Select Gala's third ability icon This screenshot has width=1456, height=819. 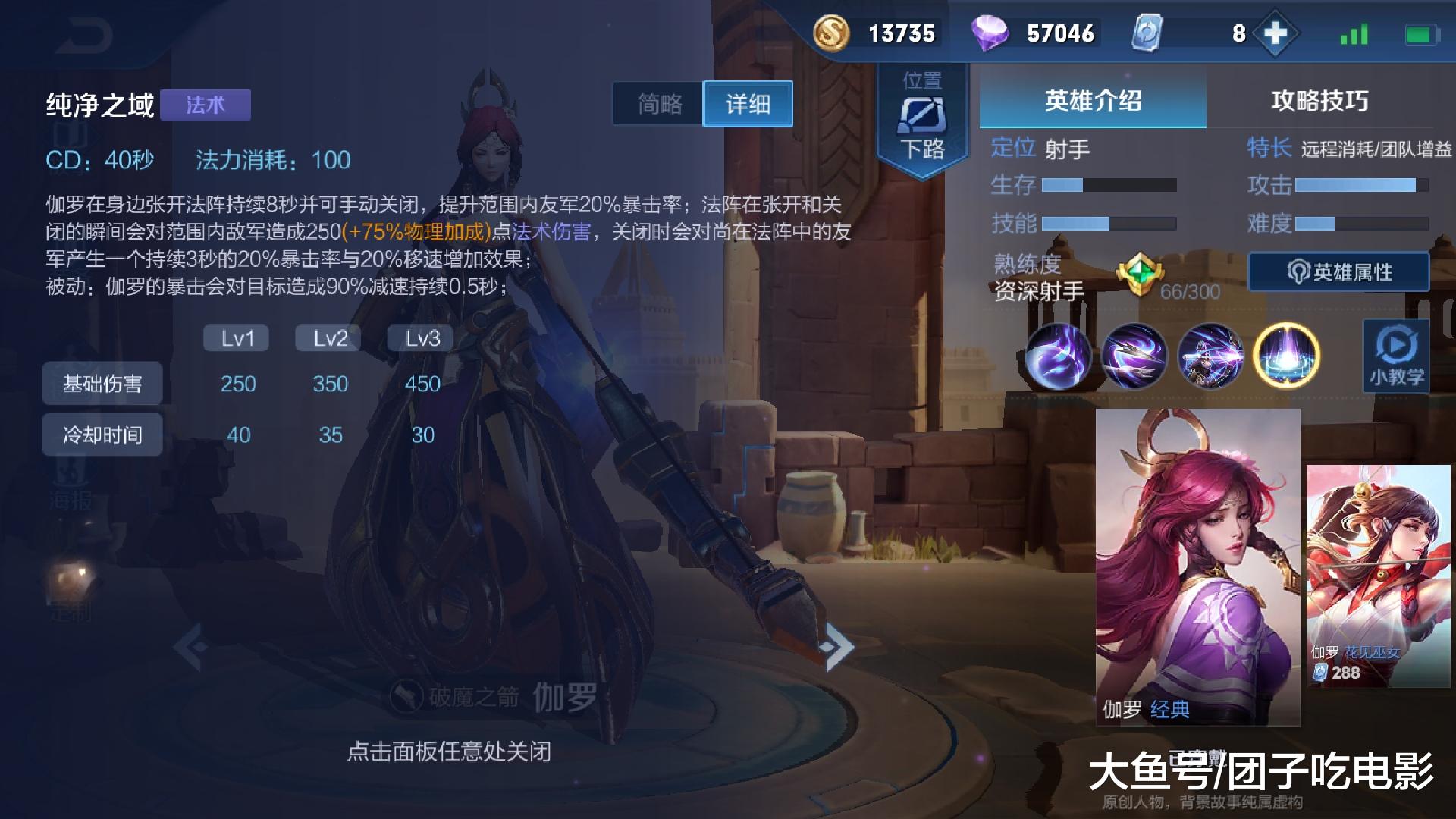pos(1210,355)
